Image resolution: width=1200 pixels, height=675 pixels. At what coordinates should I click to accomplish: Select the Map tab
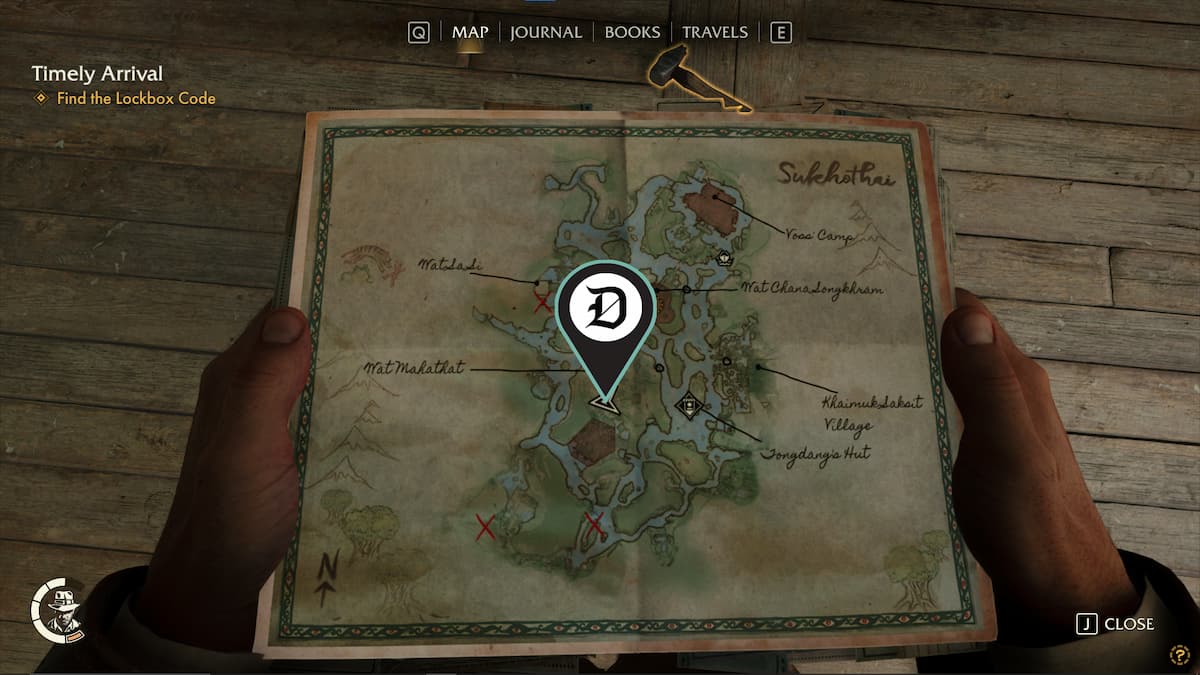click(x=470, y=32)
